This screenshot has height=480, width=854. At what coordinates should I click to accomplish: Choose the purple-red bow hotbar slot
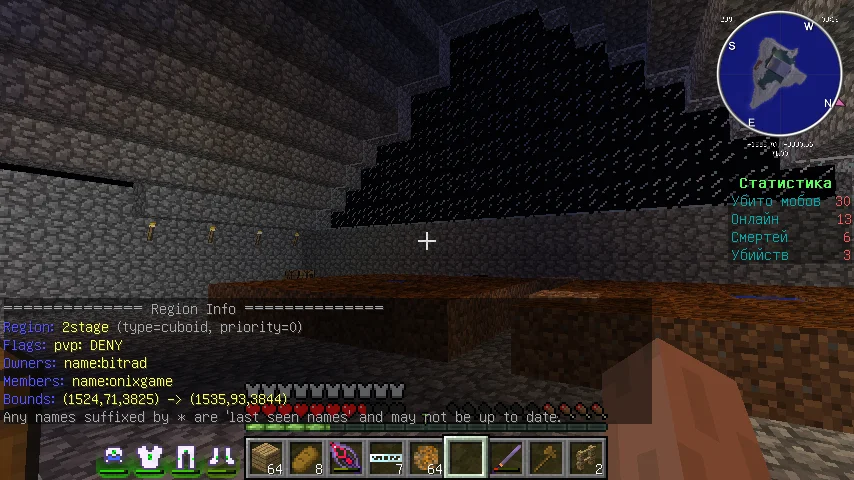coord(346,458)
